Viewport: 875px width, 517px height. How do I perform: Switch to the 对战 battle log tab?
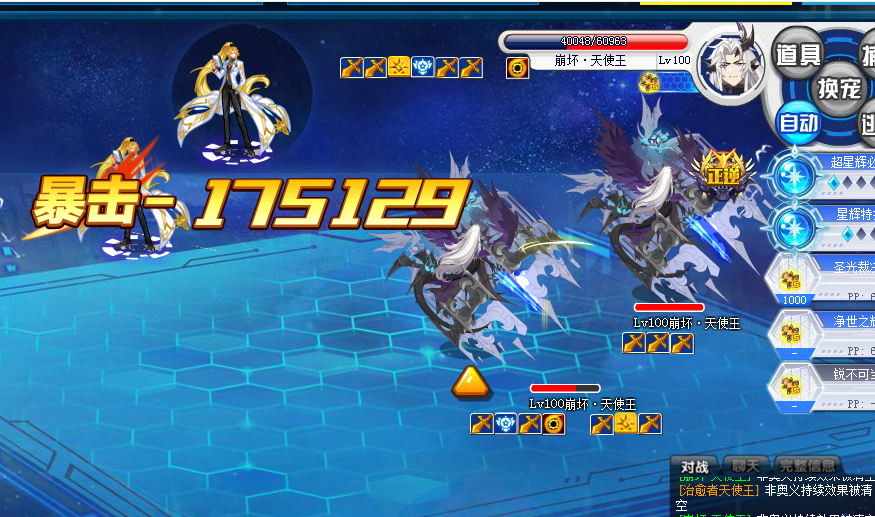(695, 466)
